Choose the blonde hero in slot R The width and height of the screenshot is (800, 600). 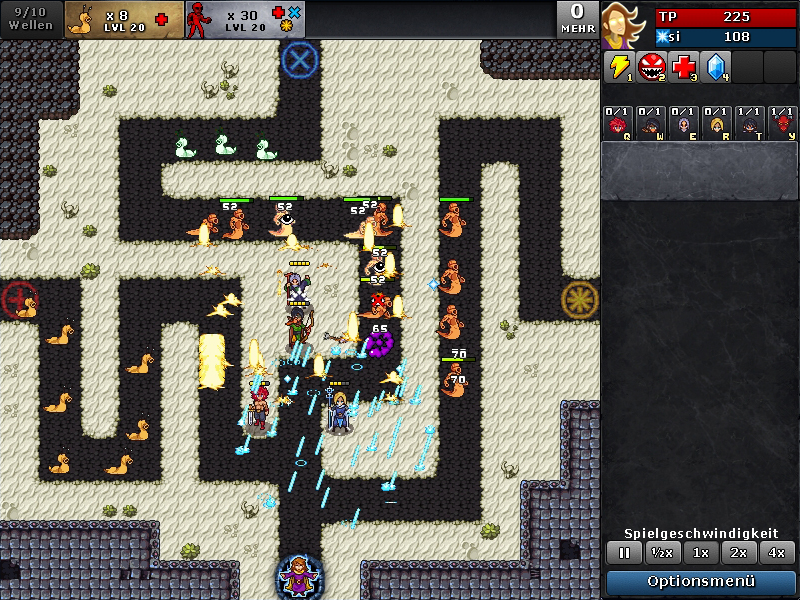tap(716, 123)
